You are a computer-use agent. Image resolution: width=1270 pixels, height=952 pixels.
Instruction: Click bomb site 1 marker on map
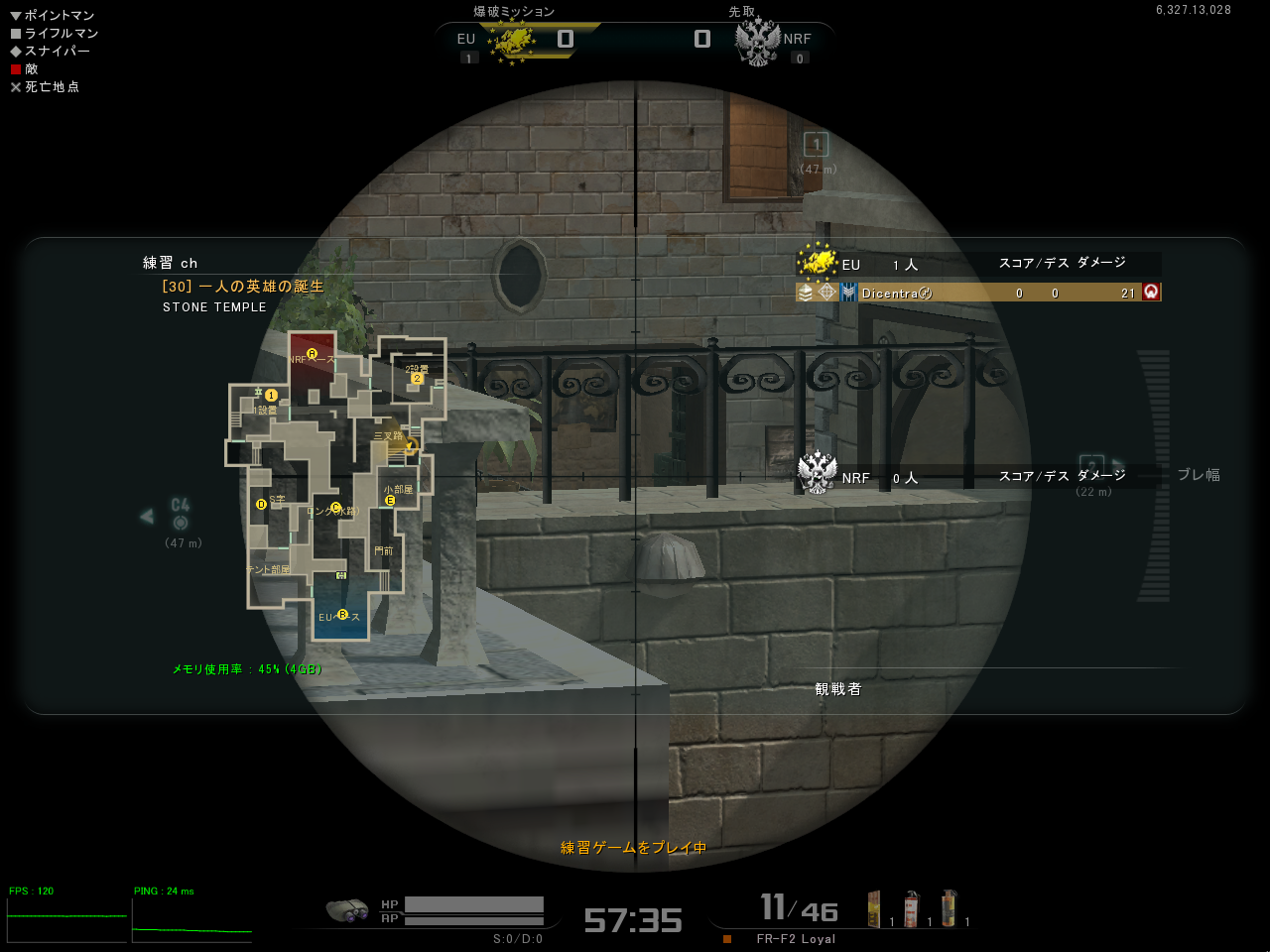(271, 396)
